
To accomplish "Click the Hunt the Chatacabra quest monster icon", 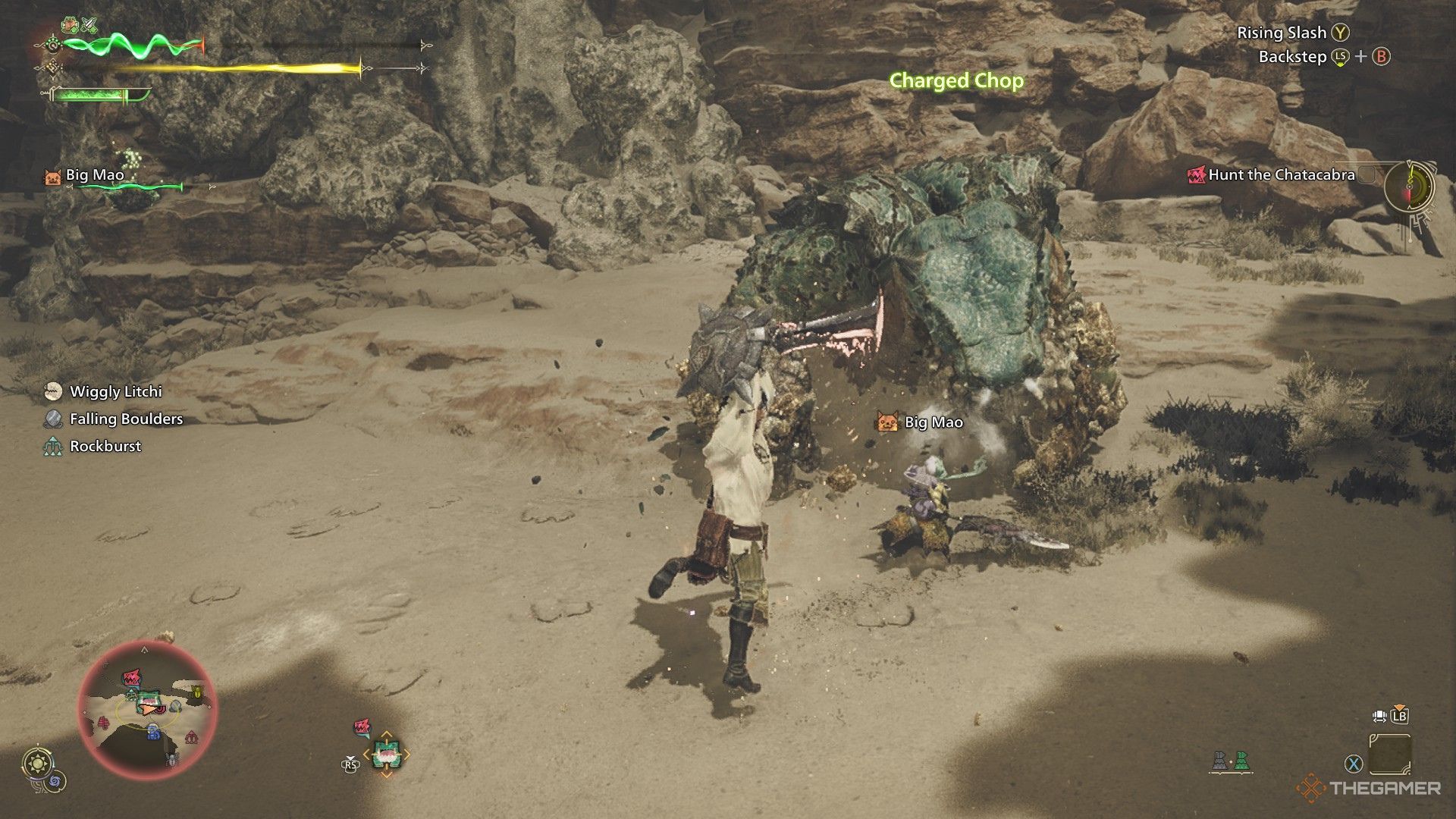I will point(1198,174).
